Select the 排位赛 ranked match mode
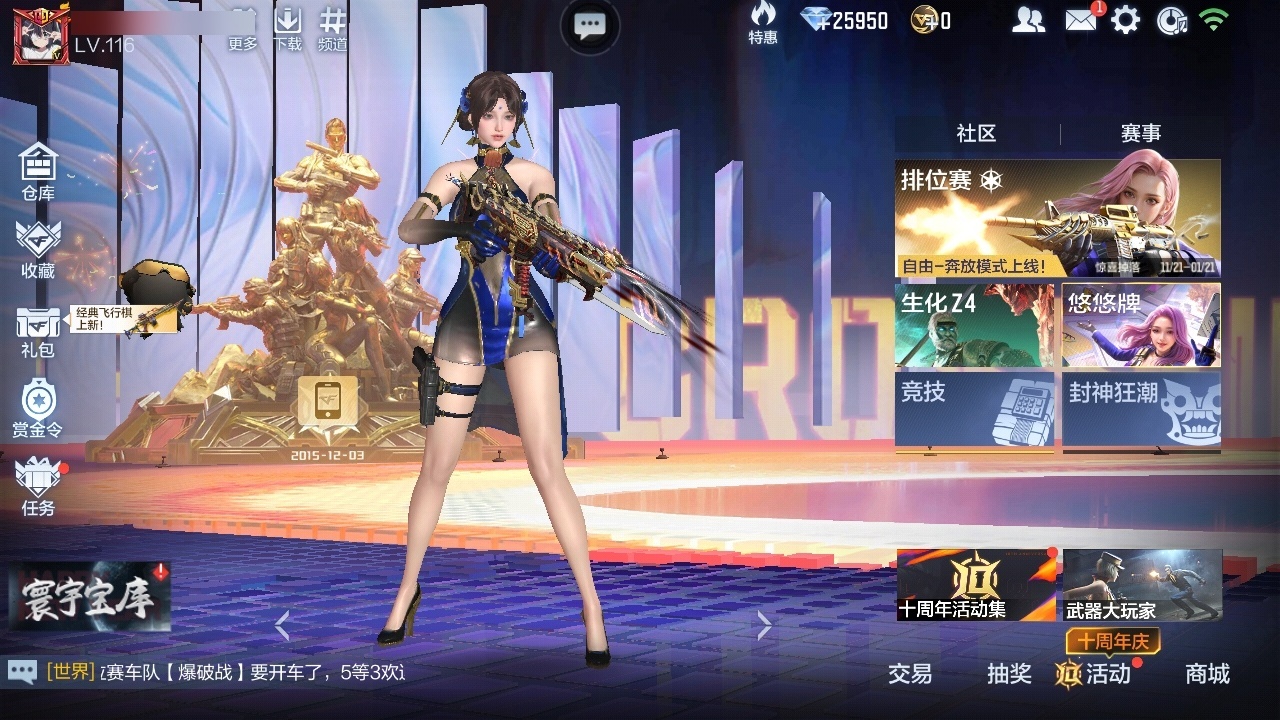 pos(1057,219)
